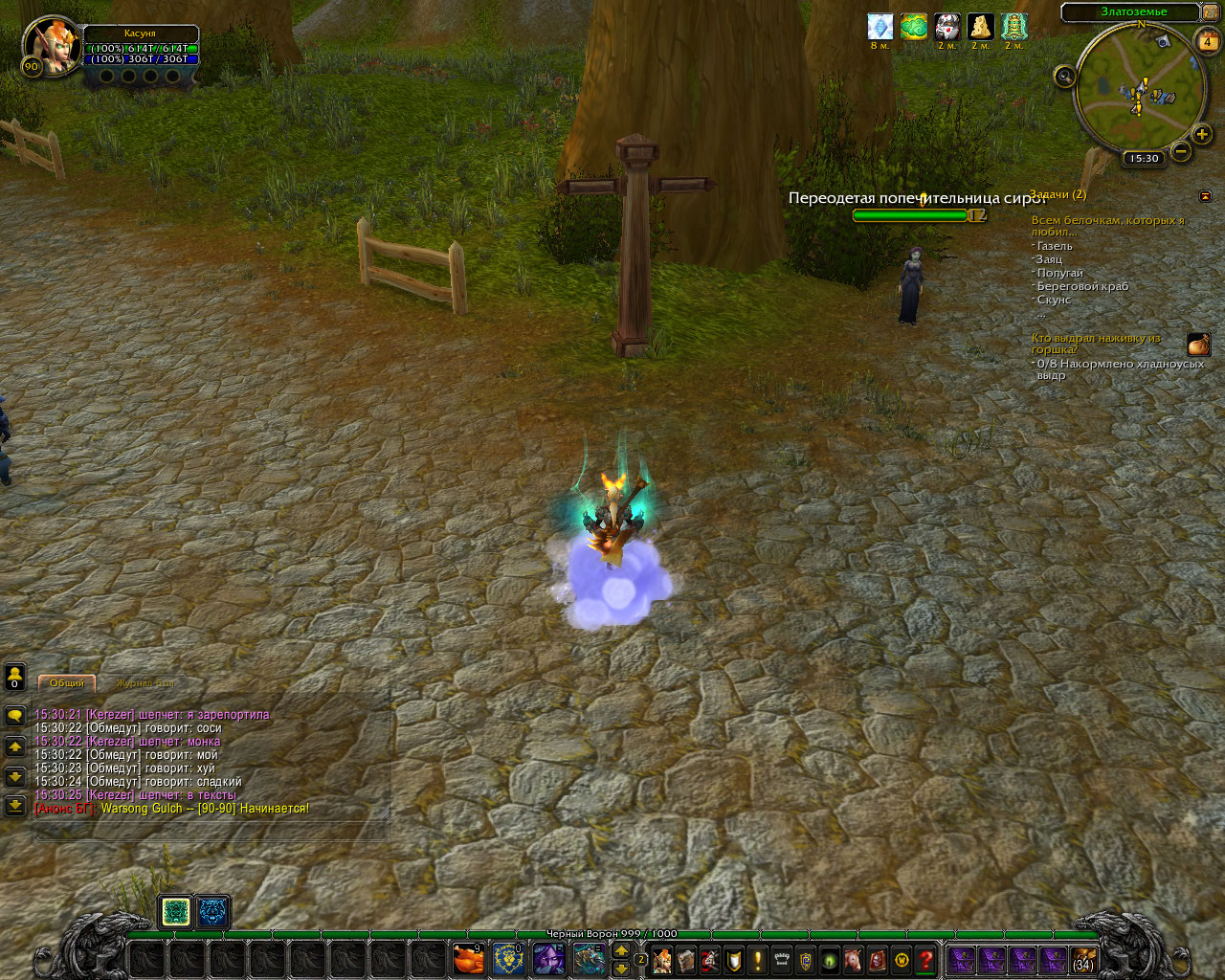This screenshot has height=980, width=1225.
Task: Click the green cloud buff icon
Action: coord(914,27)
